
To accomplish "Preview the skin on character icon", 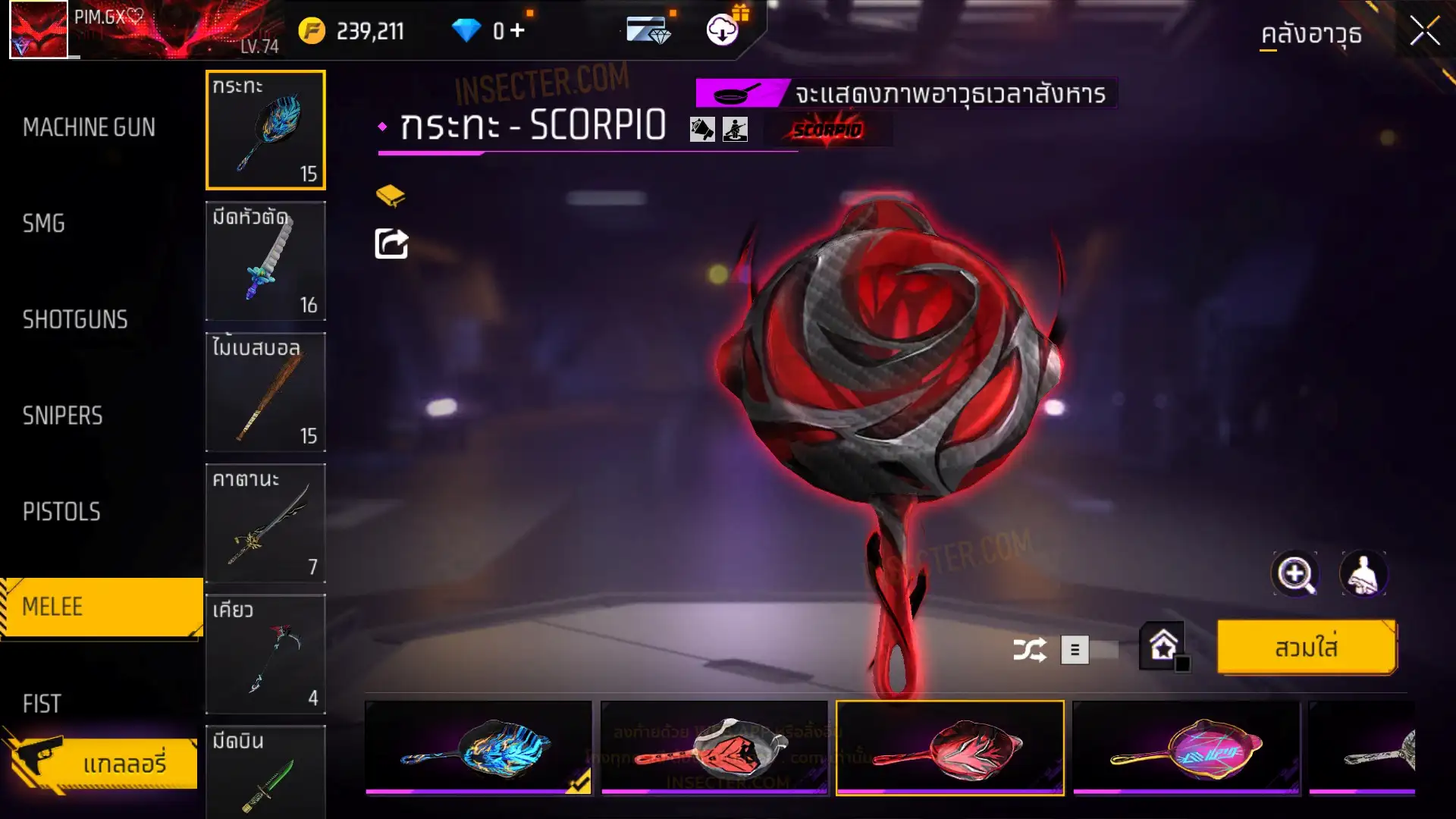I will pos(1363,574).
